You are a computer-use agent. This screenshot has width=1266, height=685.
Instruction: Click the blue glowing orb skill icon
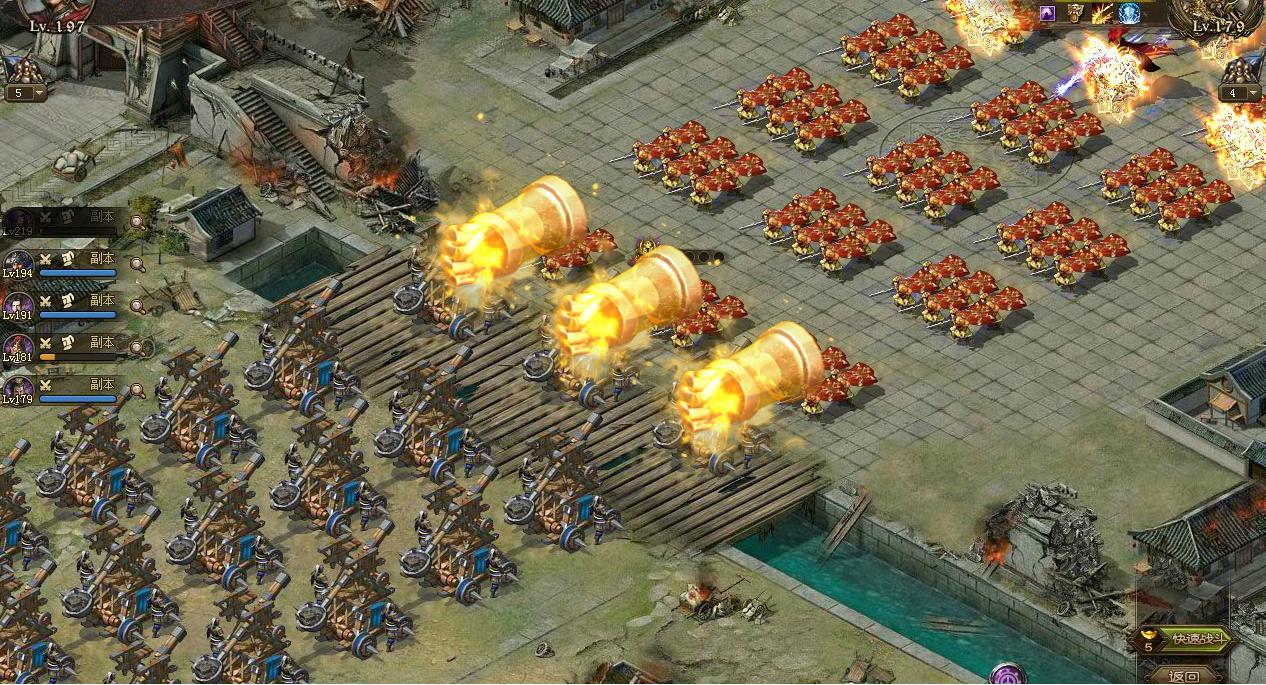pos(1129,13)
